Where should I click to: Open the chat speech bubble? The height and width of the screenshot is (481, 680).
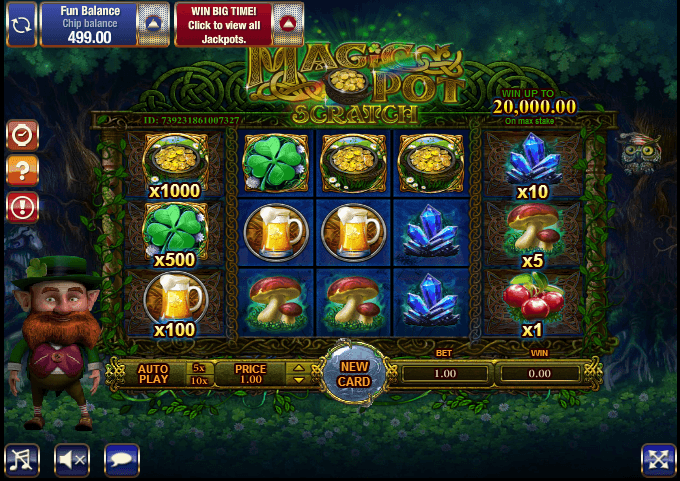click(x=121, y=459)
